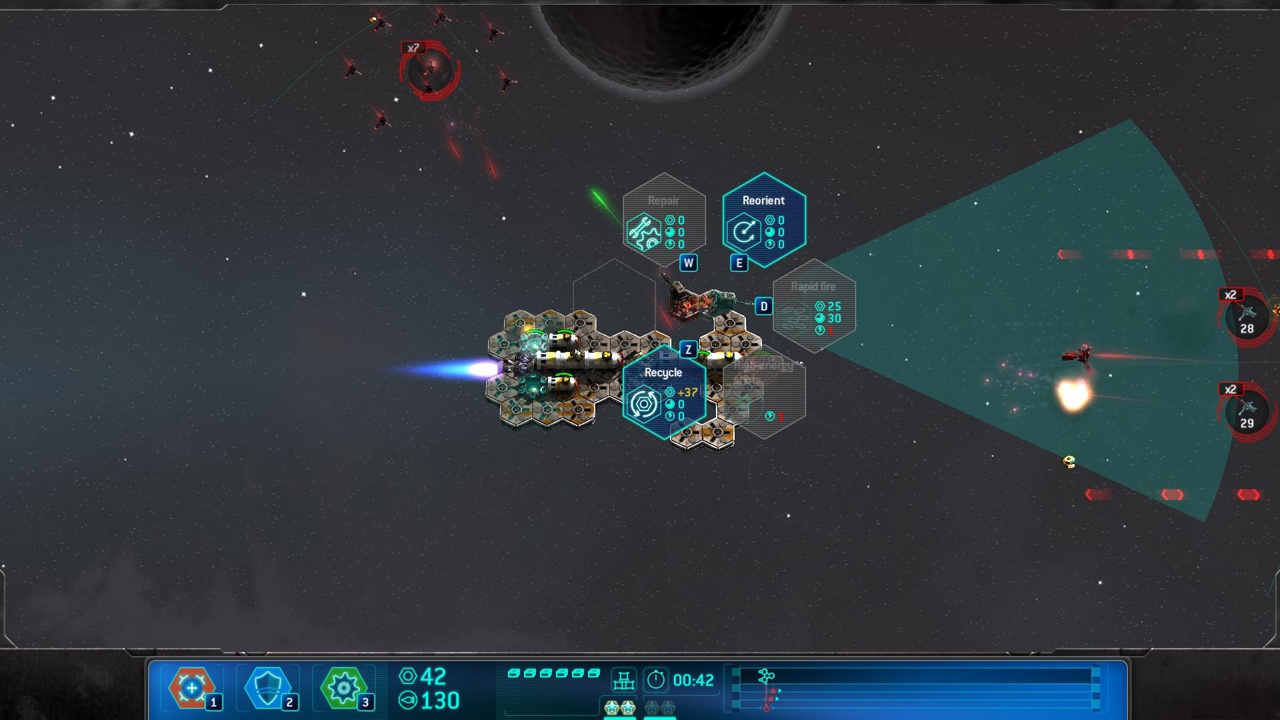1280x720 pixels.
Task: Click the incoming enemy indicator showing 29
Action: 1247,412
